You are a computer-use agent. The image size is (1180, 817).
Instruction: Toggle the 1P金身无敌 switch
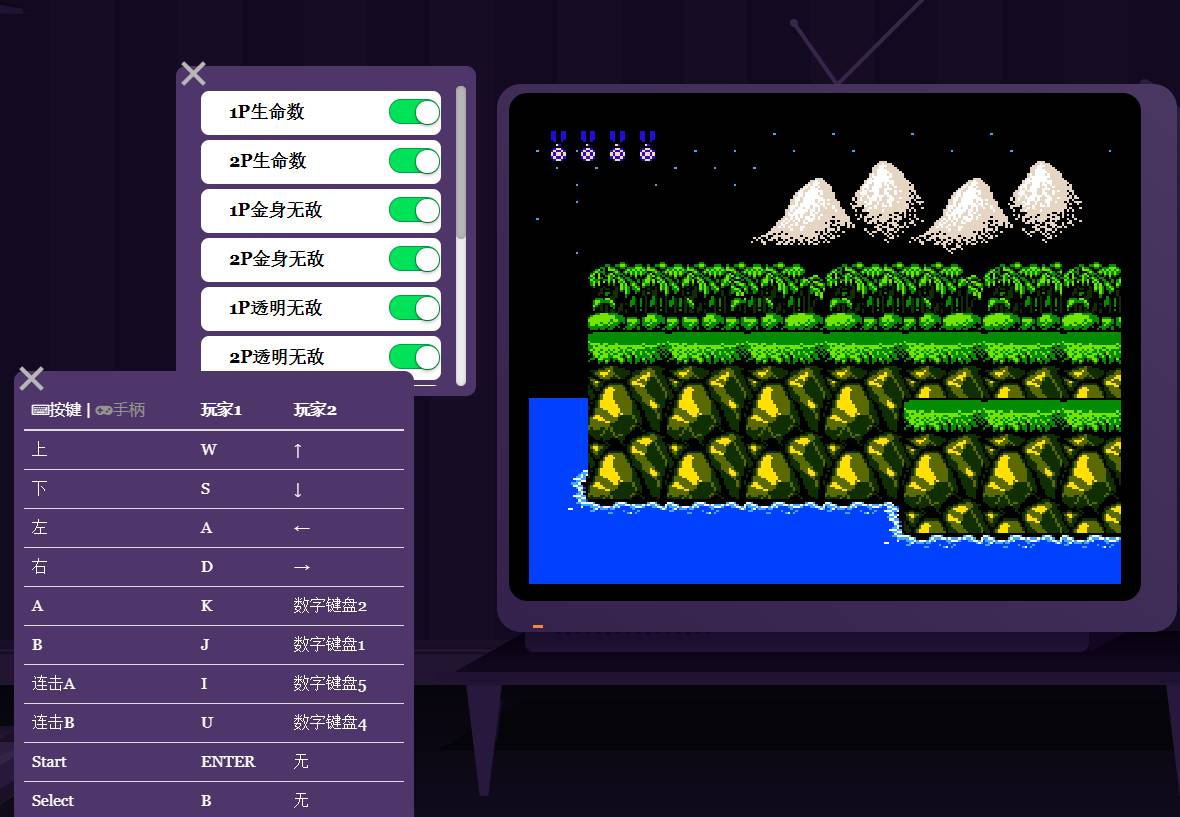pyautogui.click(x=414, y=210)
